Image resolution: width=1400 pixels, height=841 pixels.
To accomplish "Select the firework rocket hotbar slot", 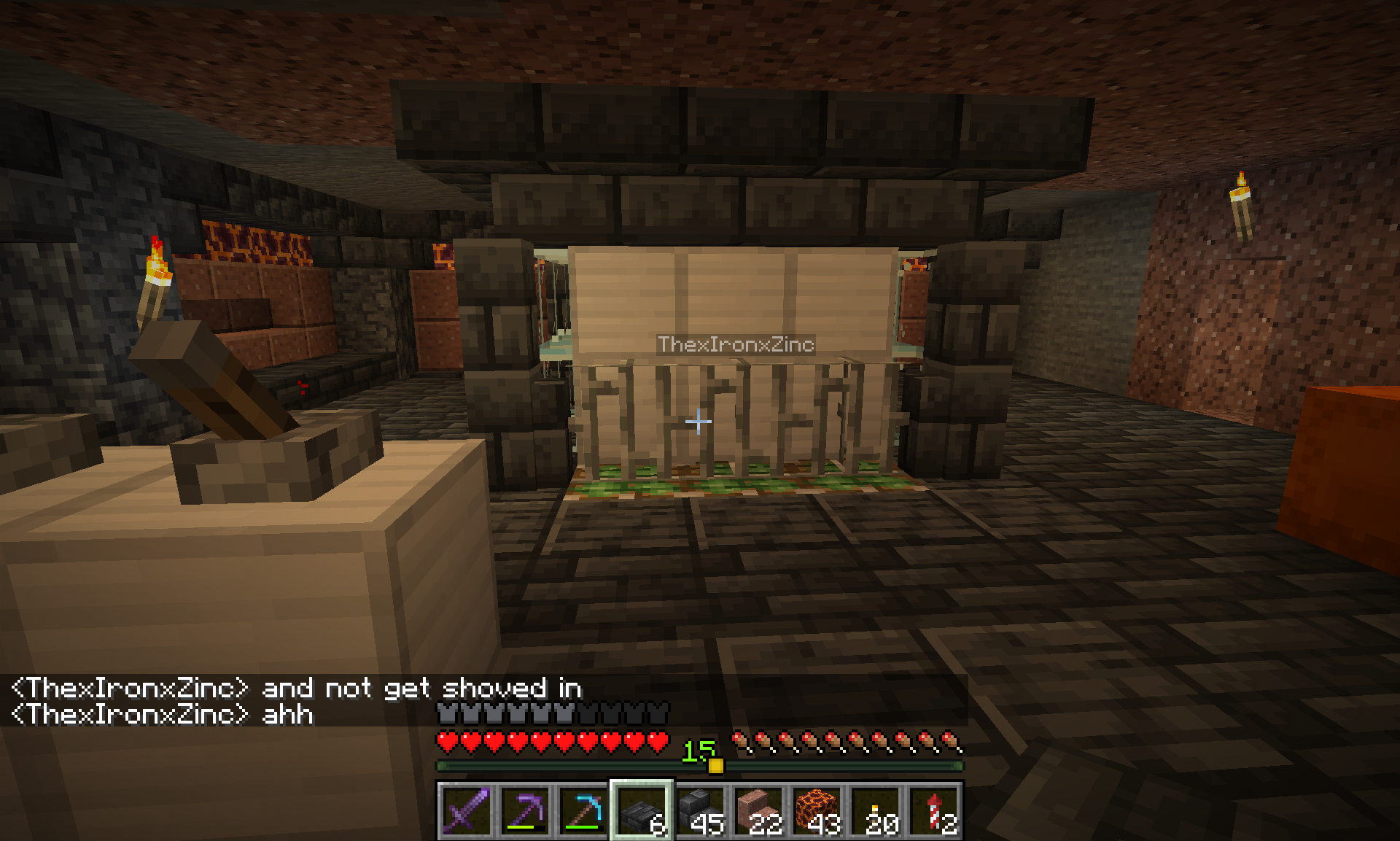I will tap(934, 810).
